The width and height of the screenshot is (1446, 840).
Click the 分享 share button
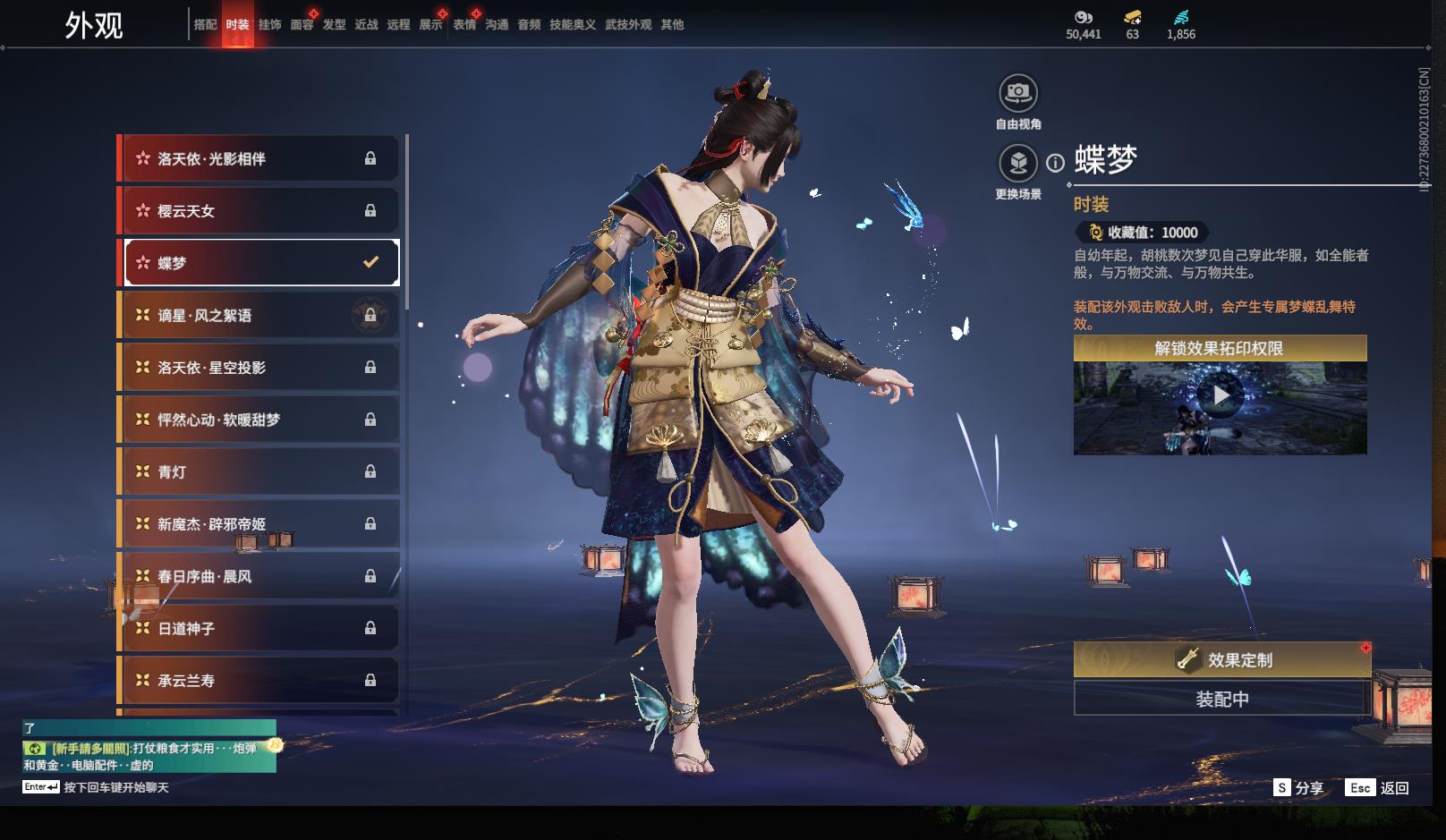click(x=1299, y=788)
